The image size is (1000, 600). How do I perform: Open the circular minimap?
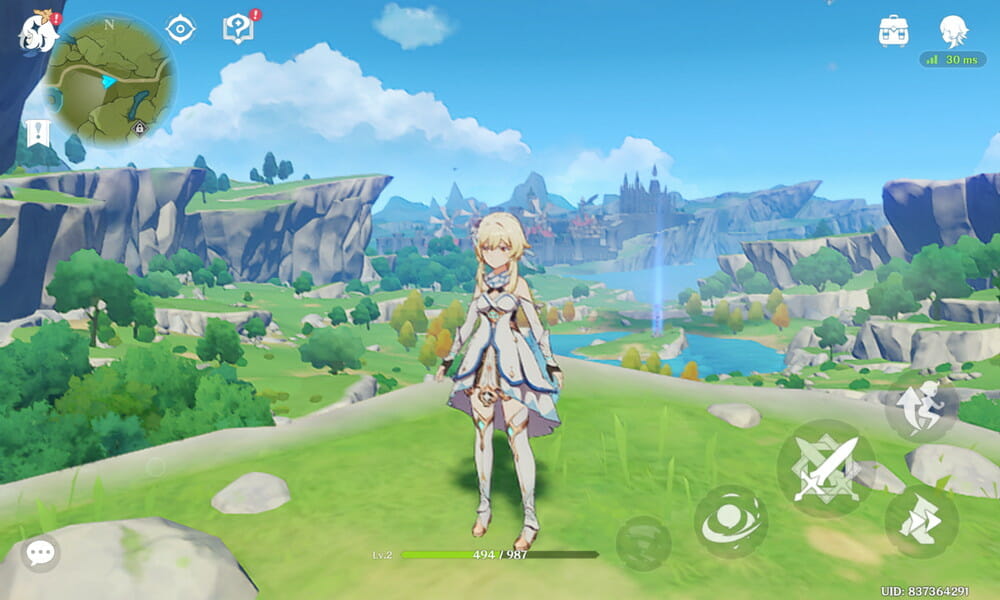pyautogui.click(x=111, y=79)
